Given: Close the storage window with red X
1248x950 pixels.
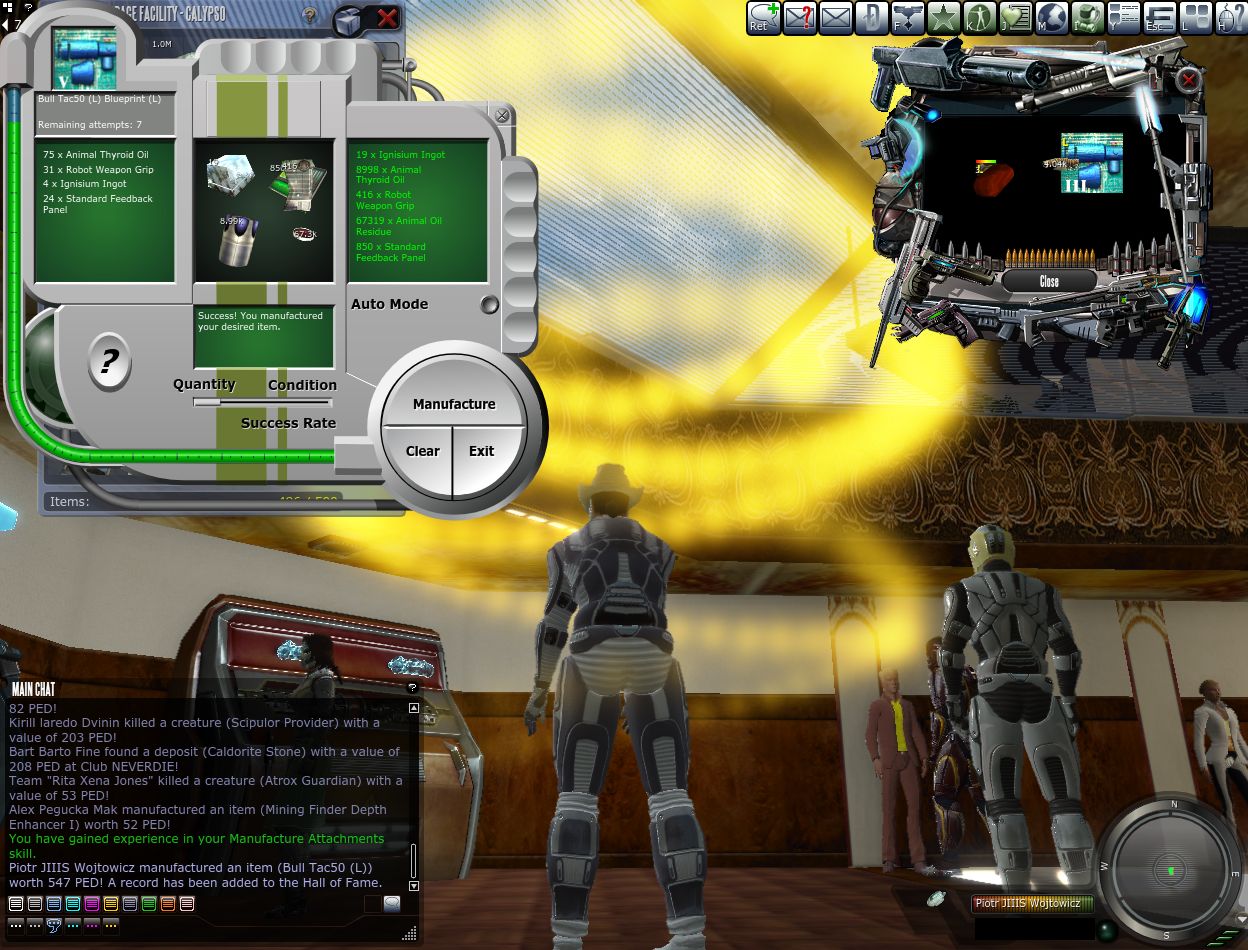Looking at the screenshot, I should coord(387,17).
